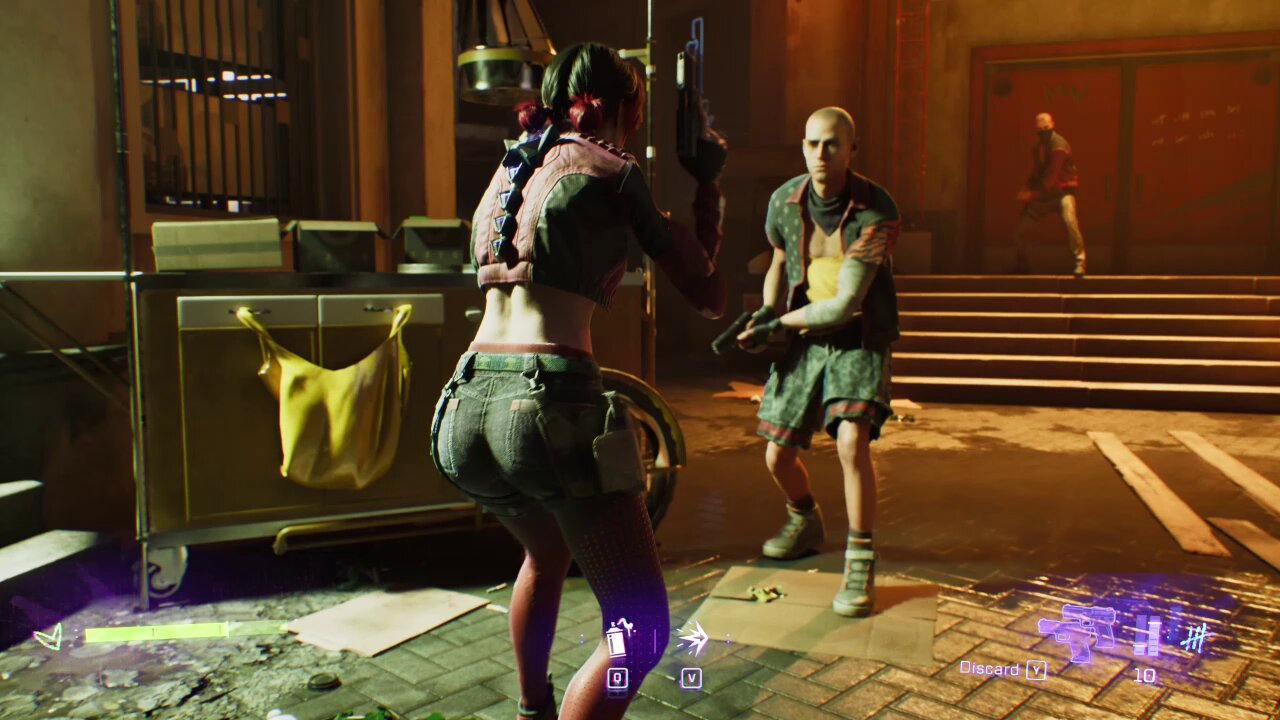Click the equipped pistol weapon icon
The height and width of the screenshot is (720, 1280).
point(1077,631)
